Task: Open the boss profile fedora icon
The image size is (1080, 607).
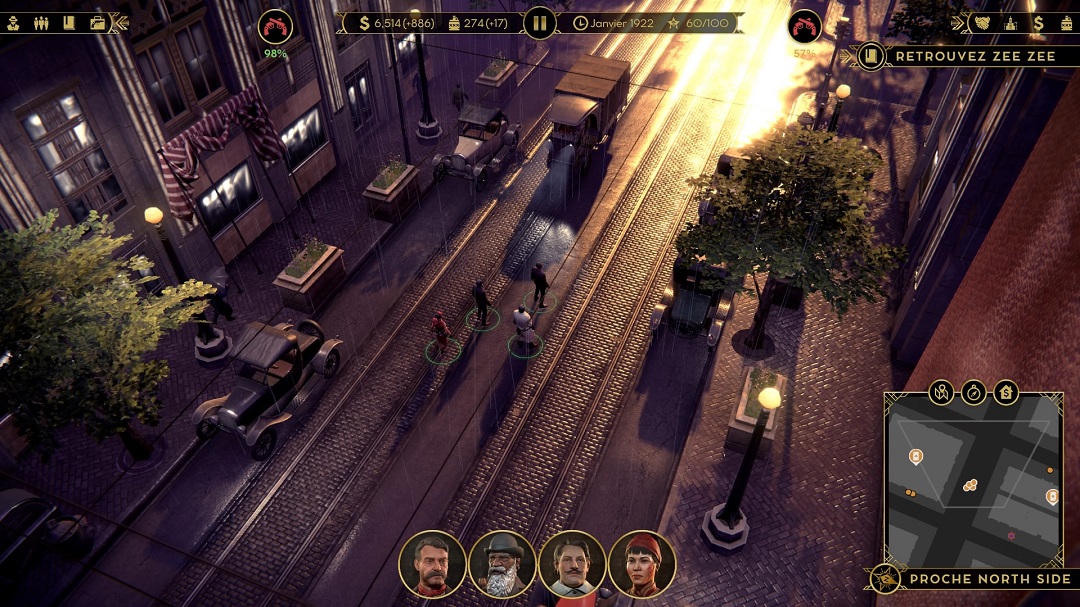Action: tap(14, 22)
